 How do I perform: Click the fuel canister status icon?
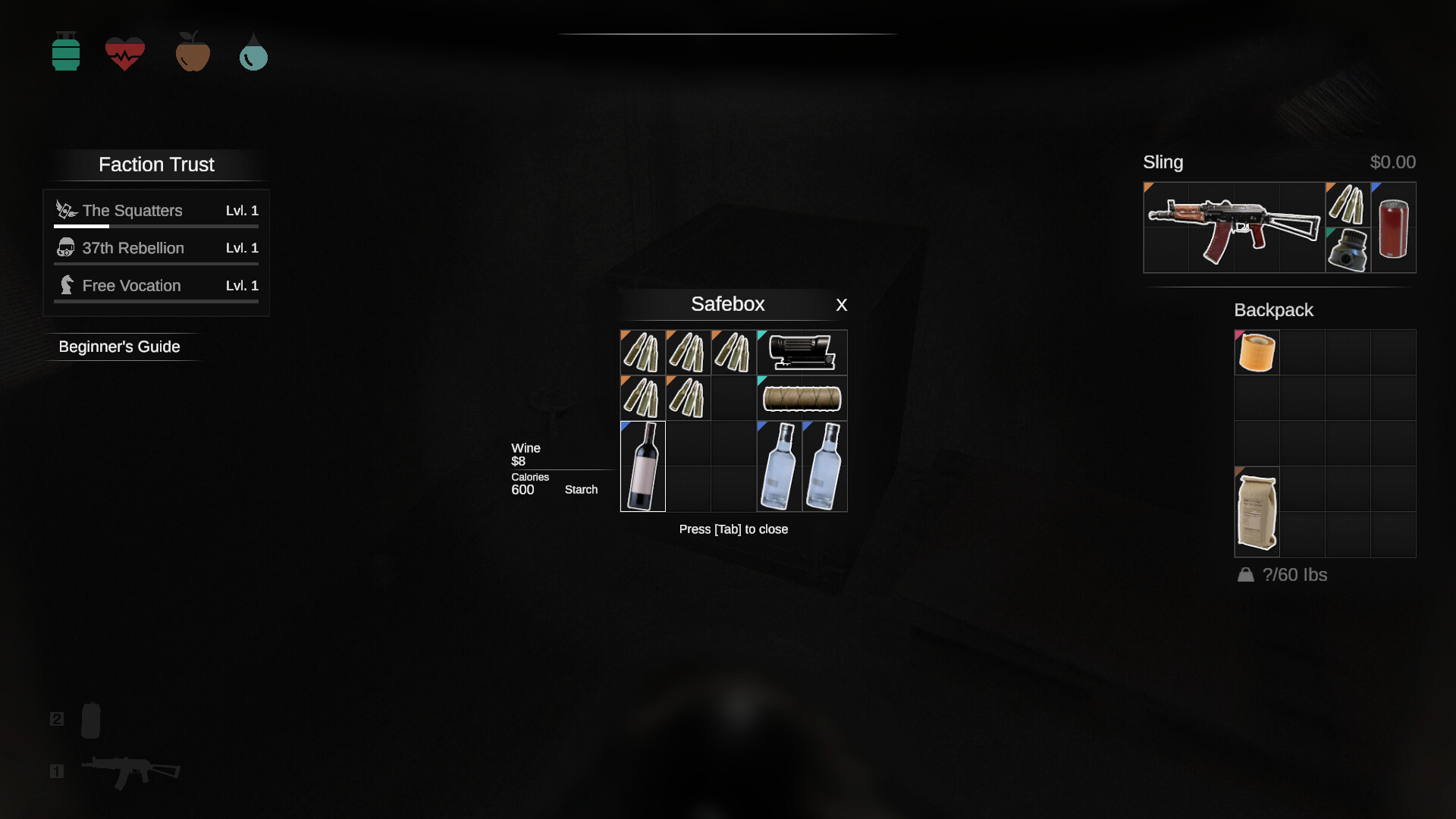(x=65, y=52)
